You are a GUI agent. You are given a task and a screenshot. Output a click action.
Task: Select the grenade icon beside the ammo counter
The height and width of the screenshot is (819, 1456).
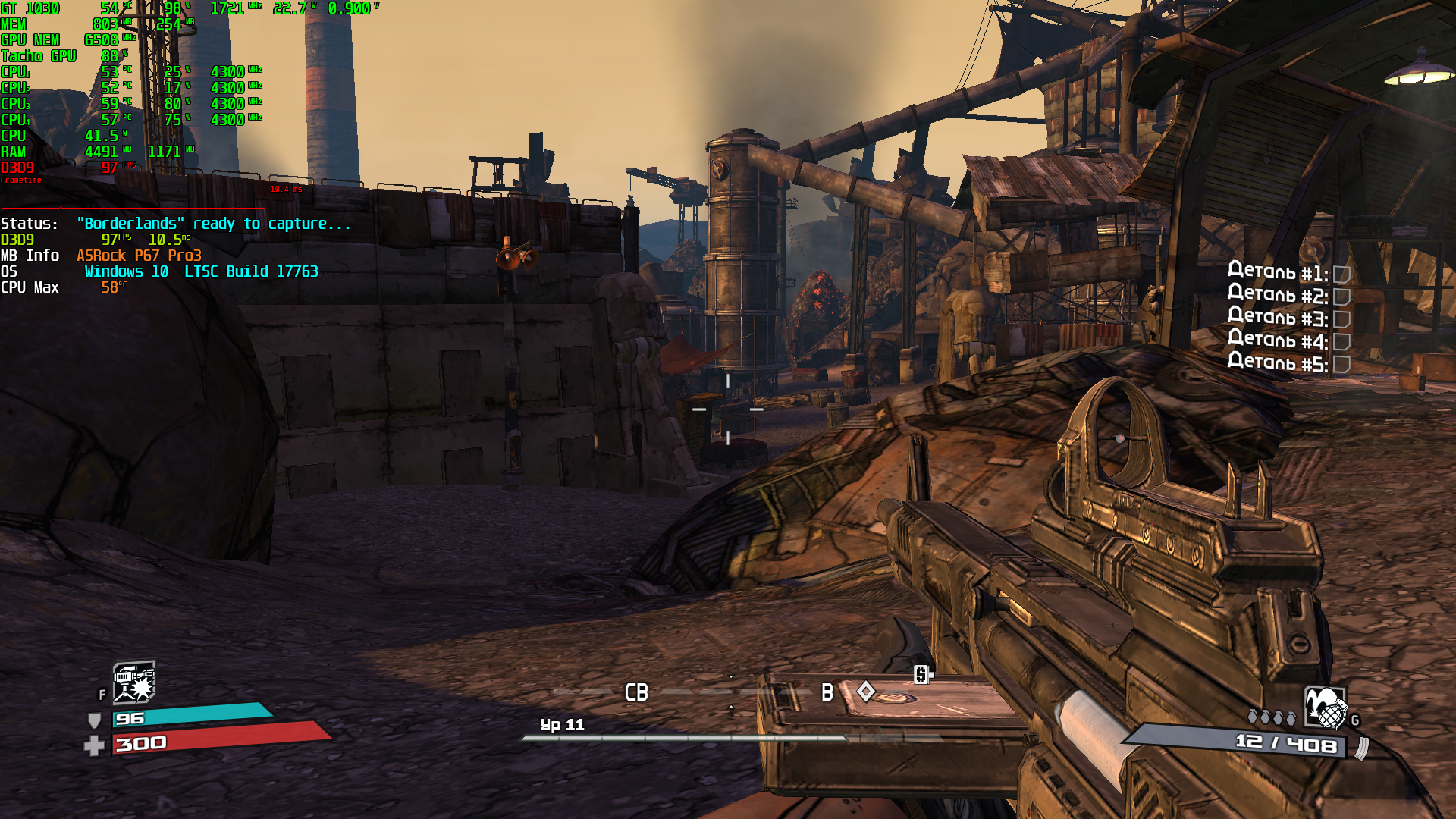(x=1325, y=708)
